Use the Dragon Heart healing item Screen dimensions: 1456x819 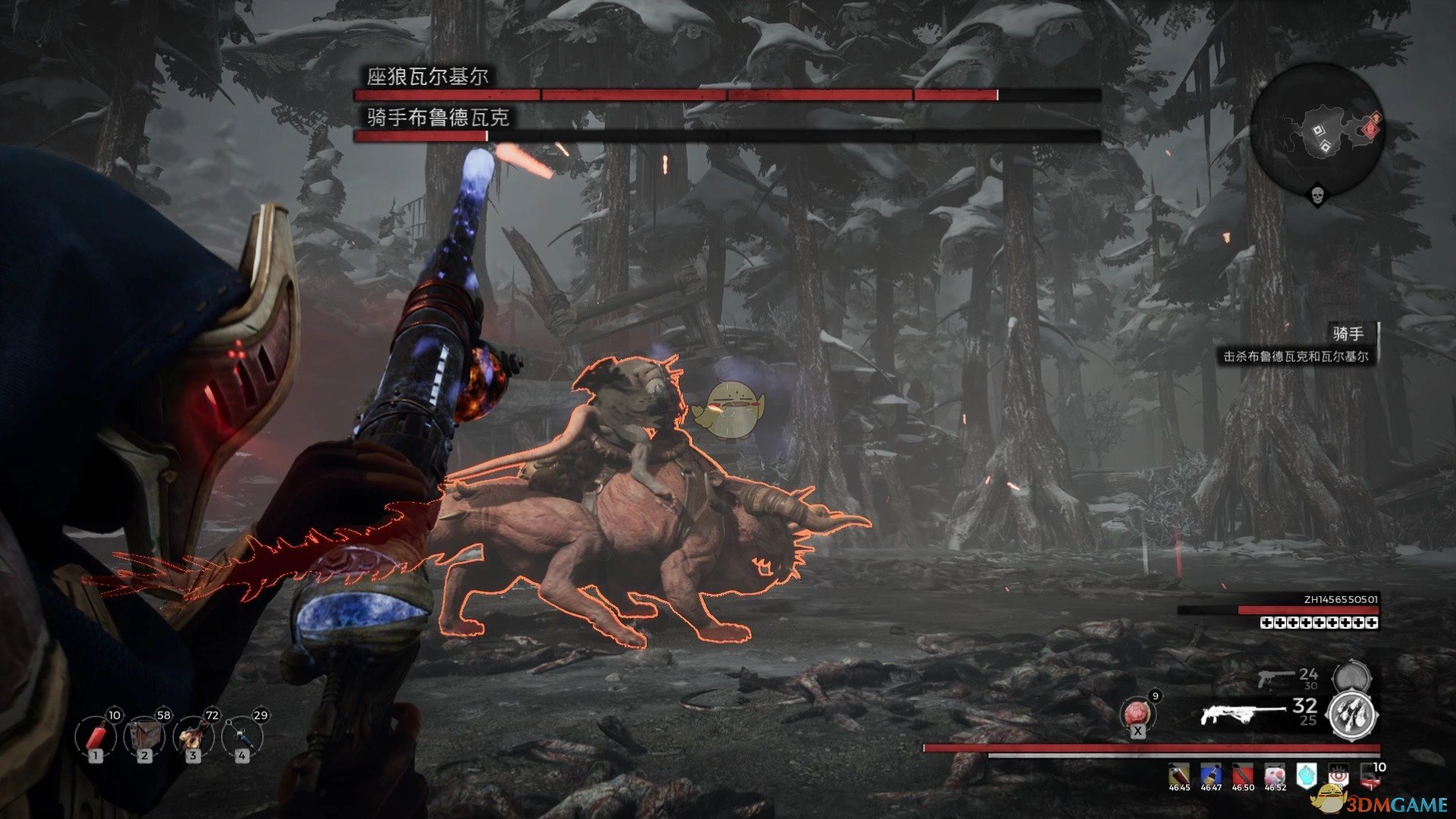pos(1137,714)
